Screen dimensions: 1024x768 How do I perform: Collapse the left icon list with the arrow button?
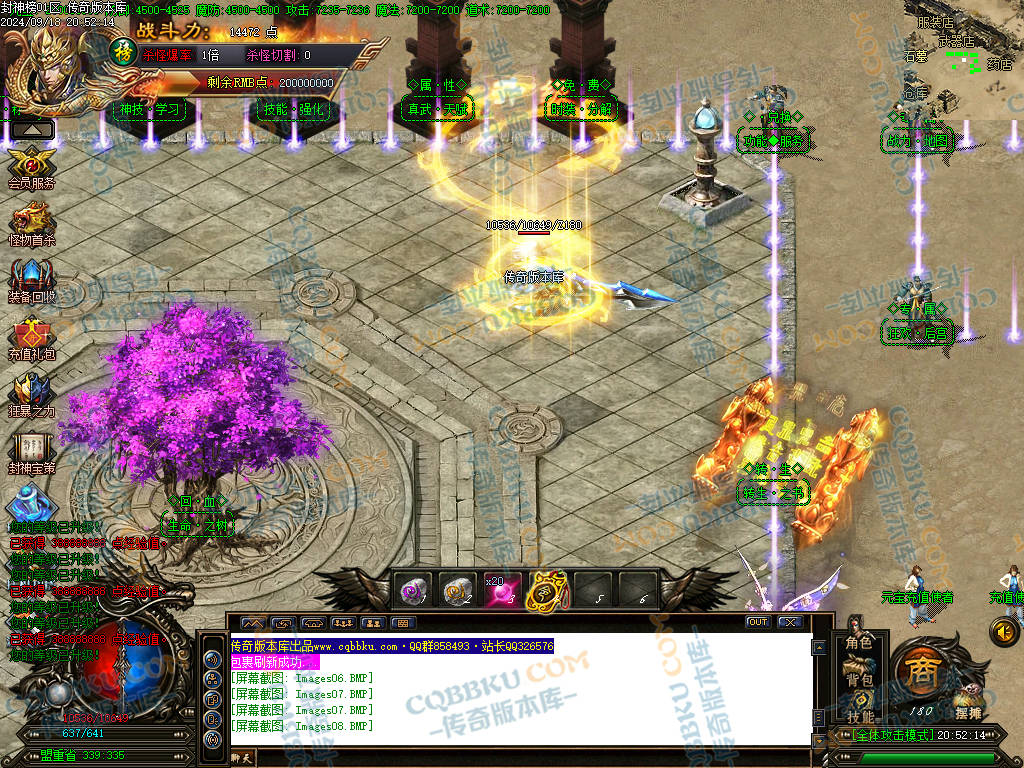tap(33, 129)
